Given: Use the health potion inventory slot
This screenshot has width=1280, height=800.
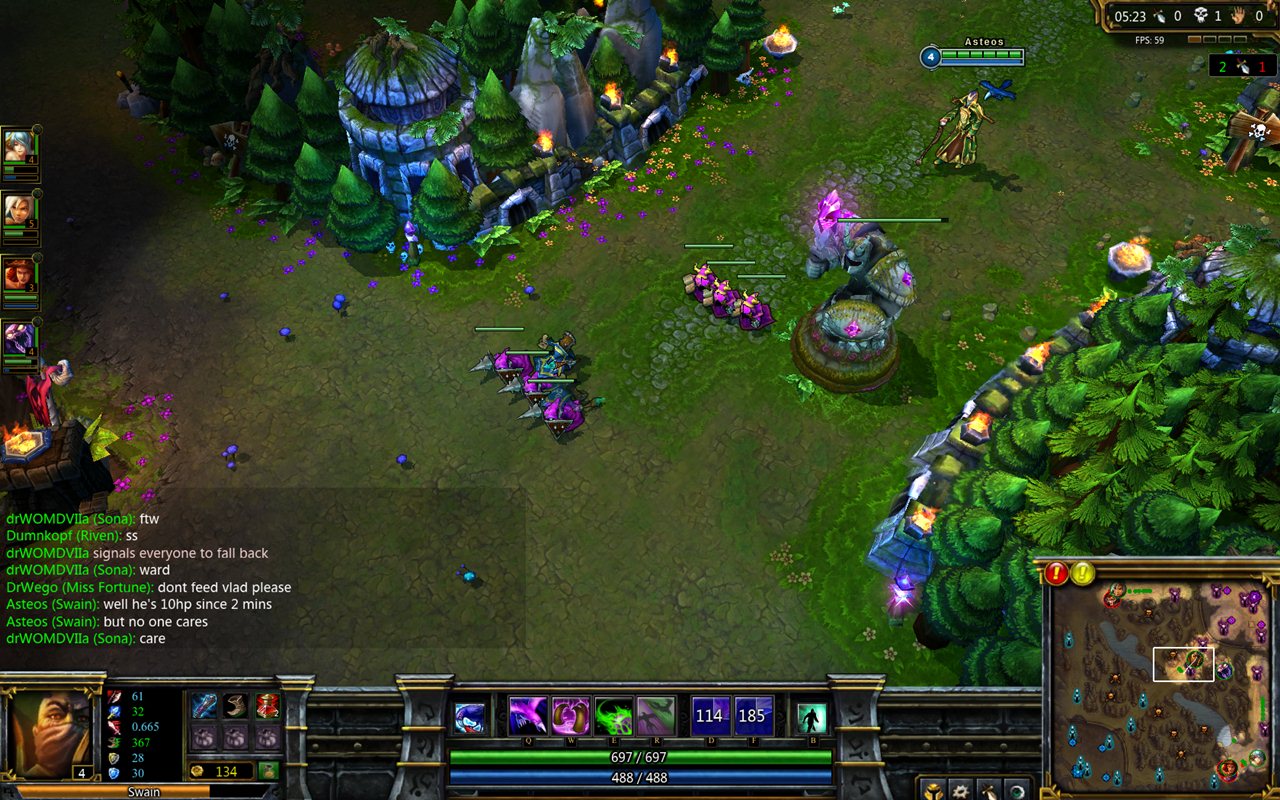Looking at the screenshot, I should click(267, 706).
